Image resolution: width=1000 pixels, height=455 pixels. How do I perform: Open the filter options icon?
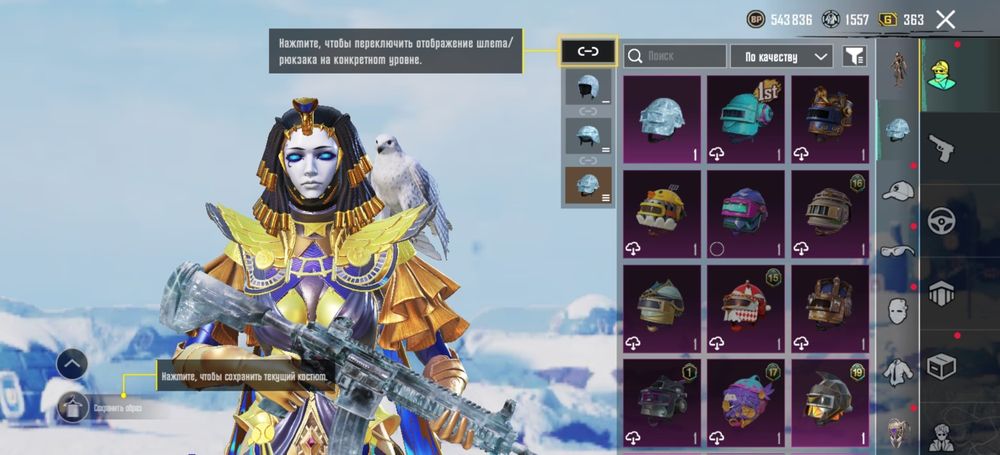pyautogui.click(x=853, y=56)
